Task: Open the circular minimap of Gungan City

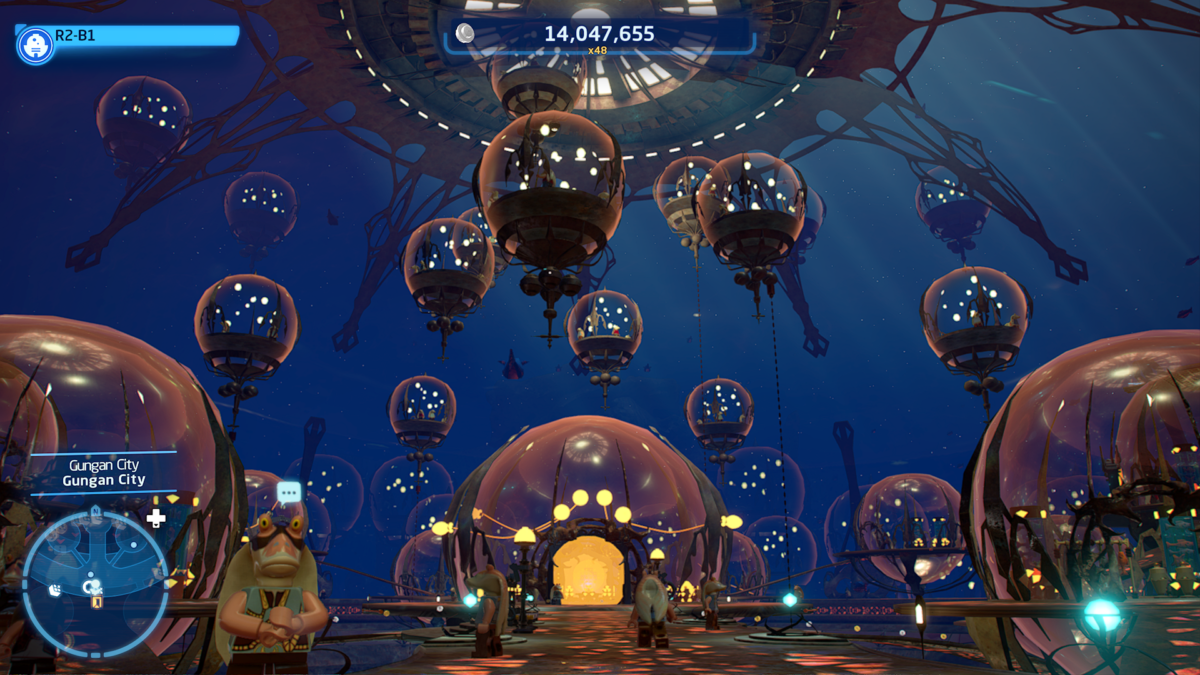Action: click(x=95, y=585)
